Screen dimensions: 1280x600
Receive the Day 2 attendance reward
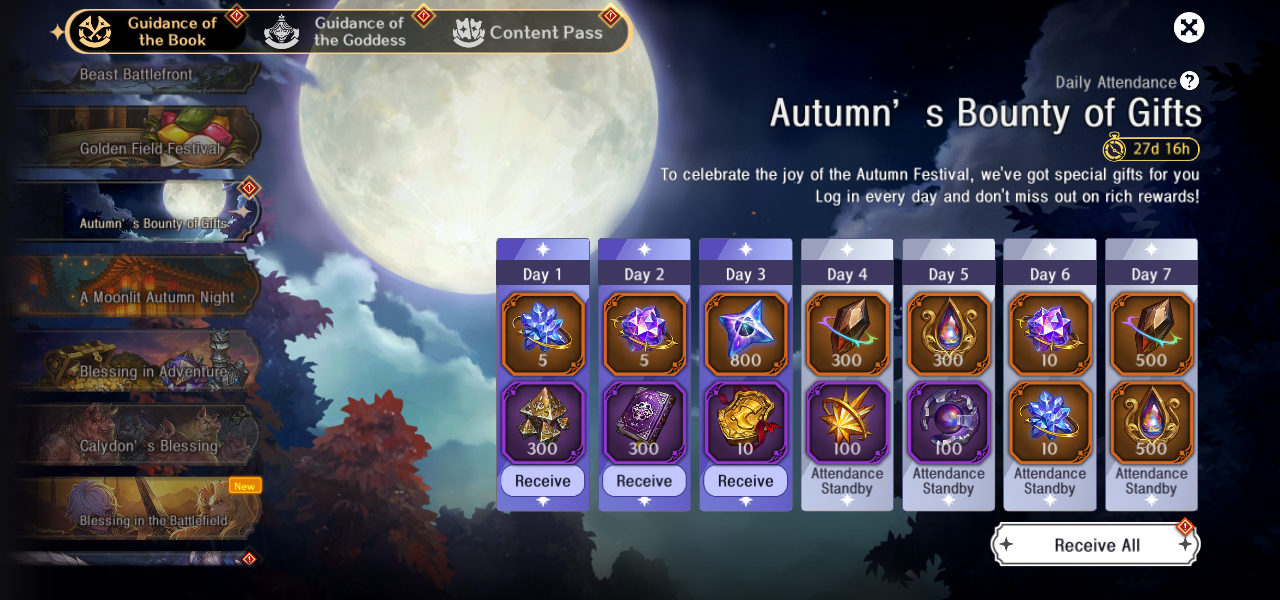[x=644, y=481]
